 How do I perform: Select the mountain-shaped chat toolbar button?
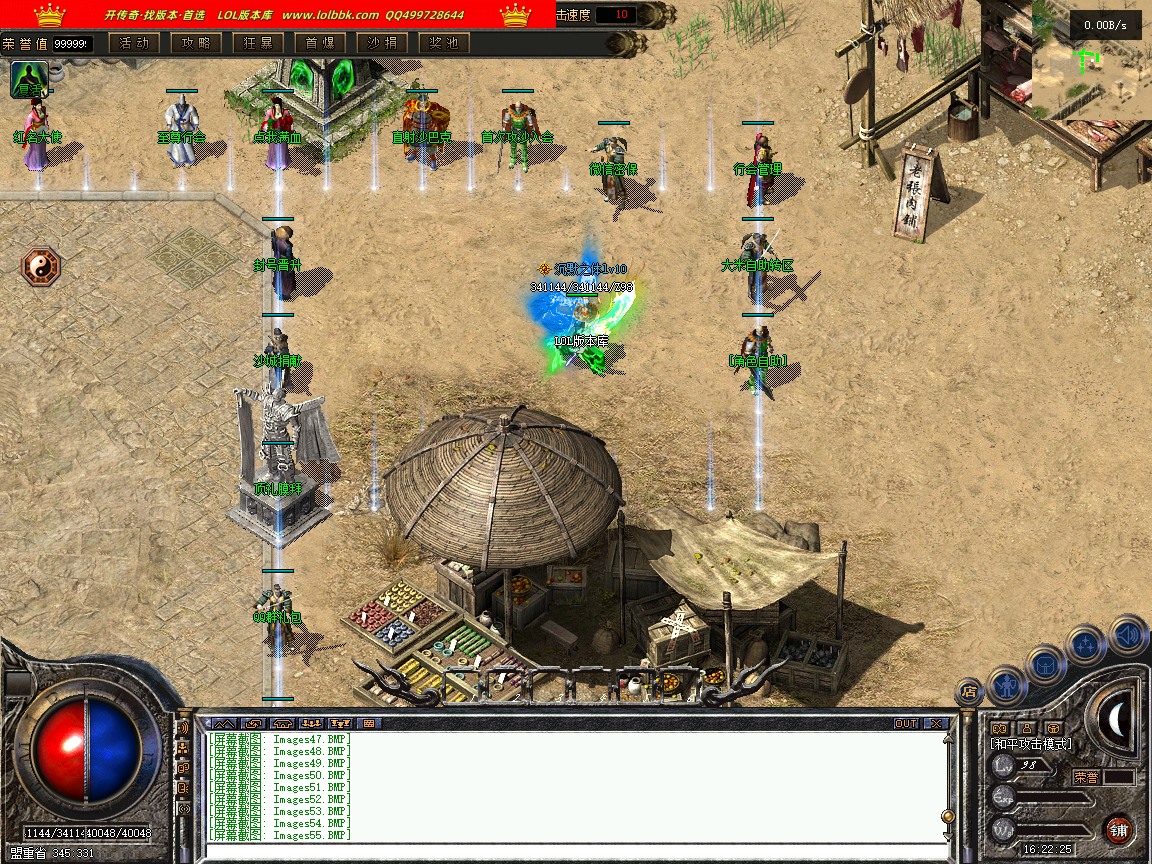click(x=223, y=723)
